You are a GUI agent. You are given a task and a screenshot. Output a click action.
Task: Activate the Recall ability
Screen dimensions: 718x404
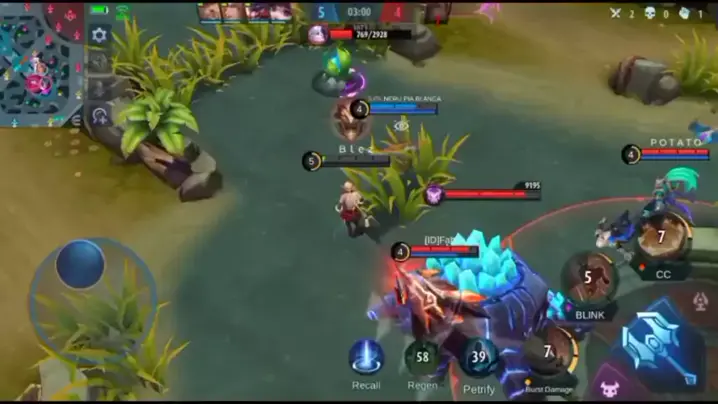click(x=366, y=359)
